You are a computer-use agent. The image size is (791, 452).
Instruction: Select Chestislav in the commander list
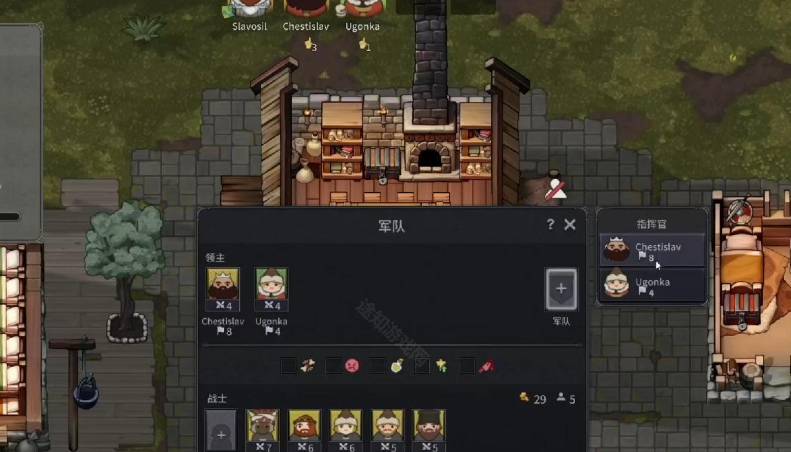point(652,251)
